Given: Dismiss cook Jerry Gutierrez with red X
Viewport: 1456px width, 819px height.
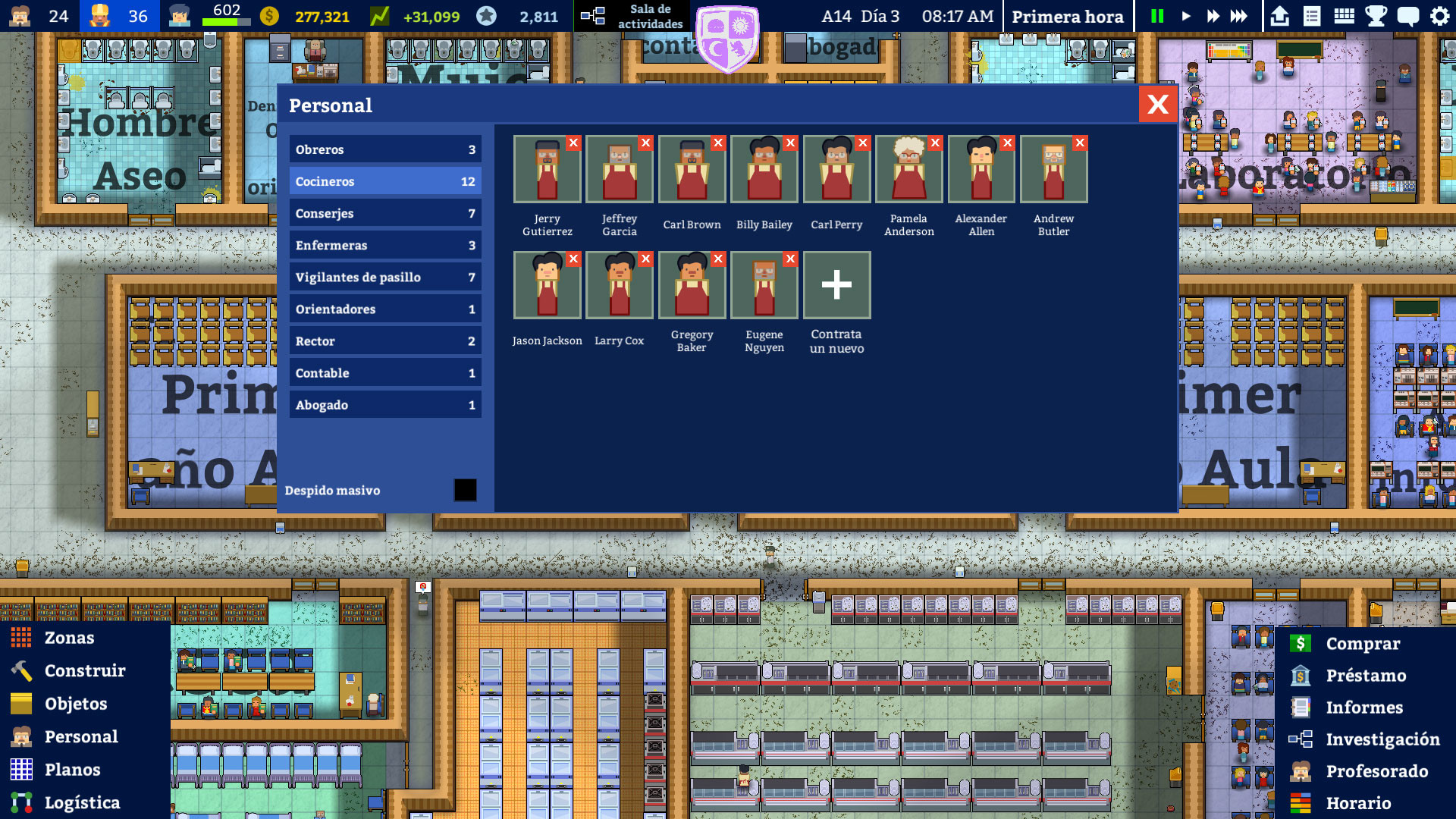Looking at the screenshot, I should (574, 143).
